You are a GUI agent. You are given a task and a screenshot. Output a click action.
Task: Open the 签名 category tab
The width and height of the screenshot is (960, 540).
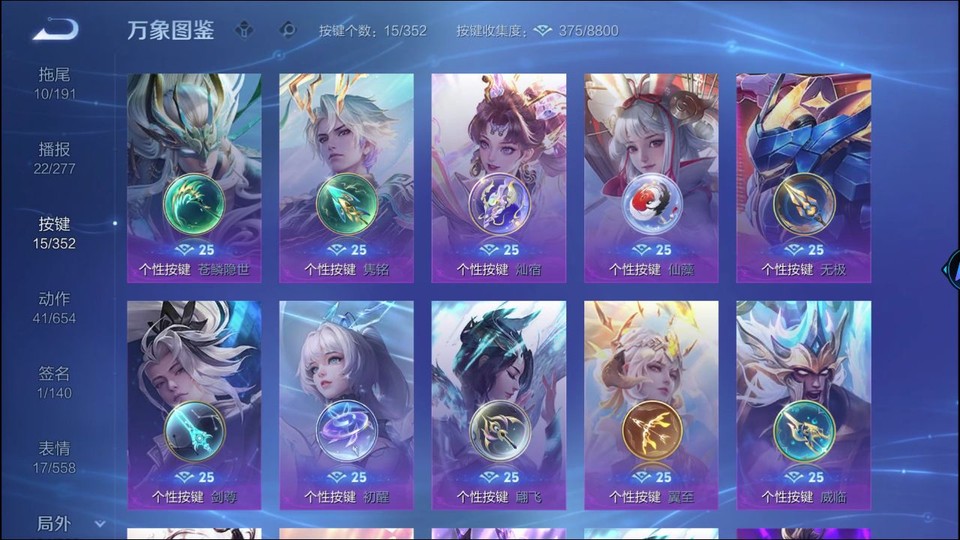pos(55,382)
